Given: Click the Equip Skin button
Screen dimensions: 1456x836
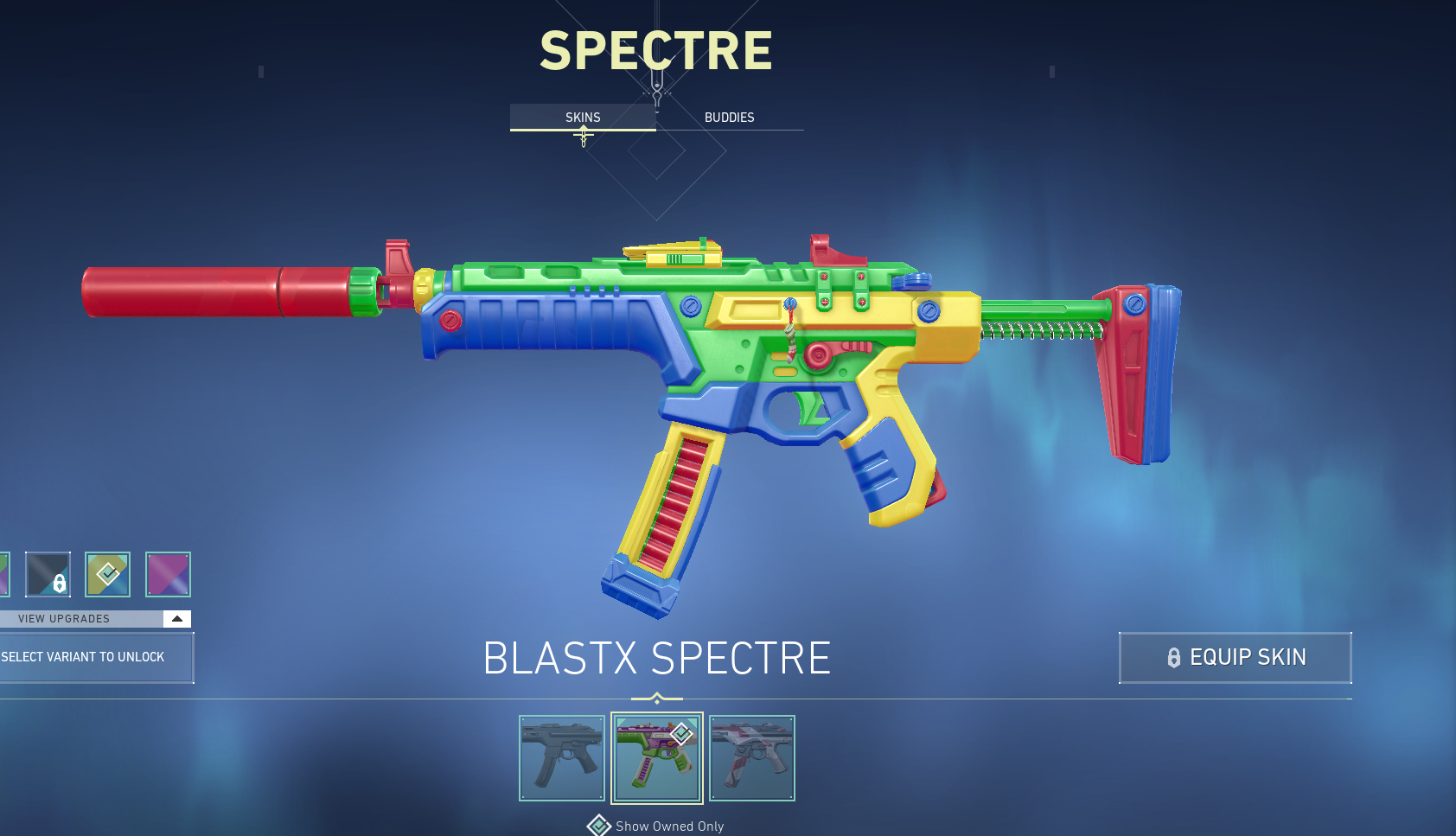Looking at the screenshot, I should click(1235, 658).
